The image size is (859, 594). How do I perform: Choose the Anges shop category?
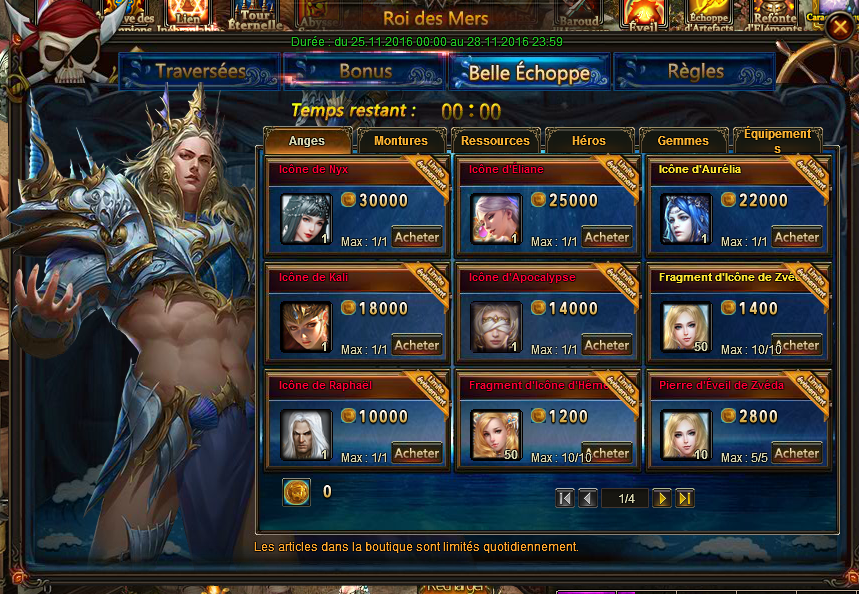point(308,141)
